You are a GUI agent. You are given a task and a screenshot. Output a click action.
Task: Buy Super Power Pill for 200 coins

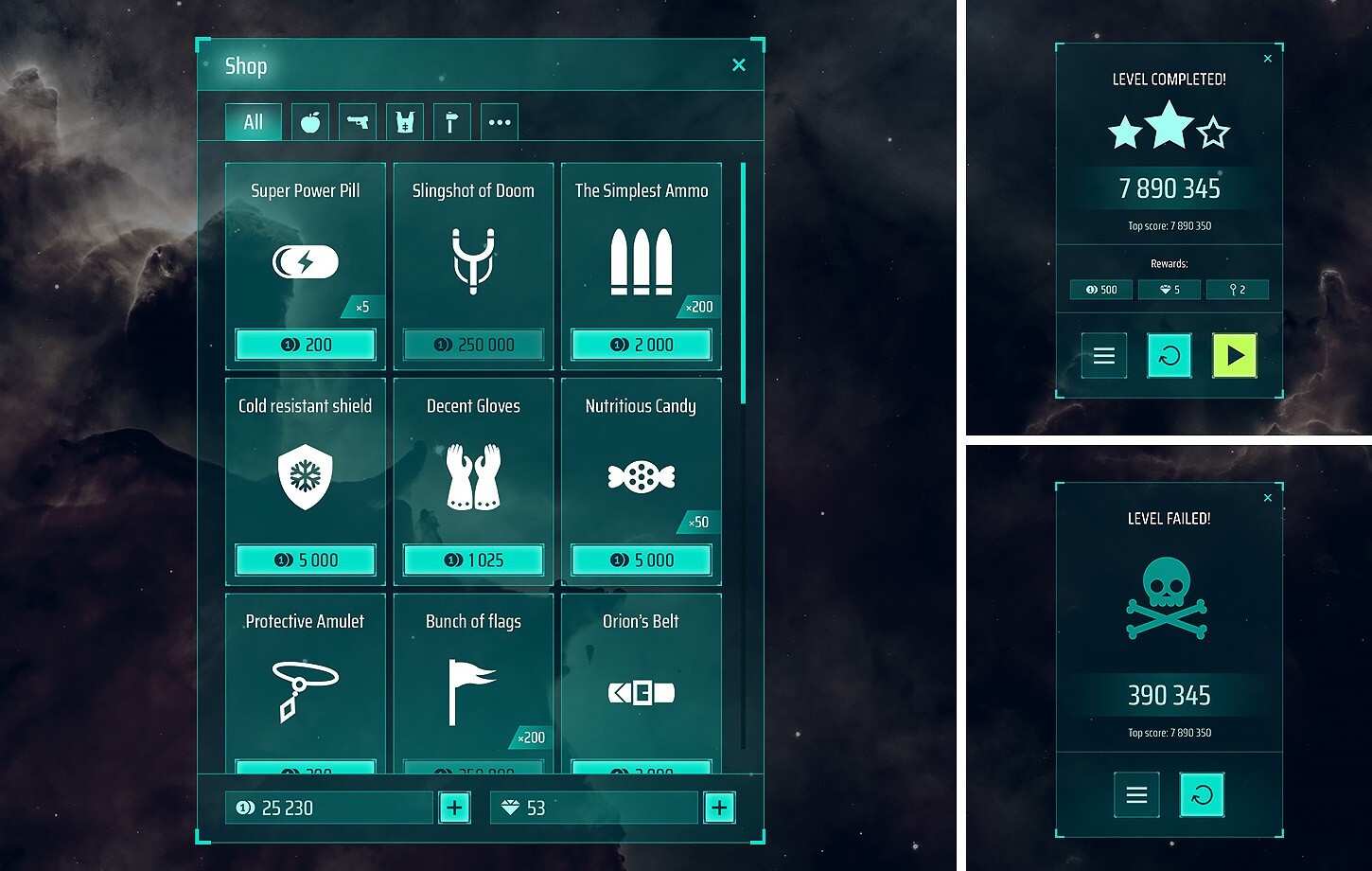tap(305, 344)
